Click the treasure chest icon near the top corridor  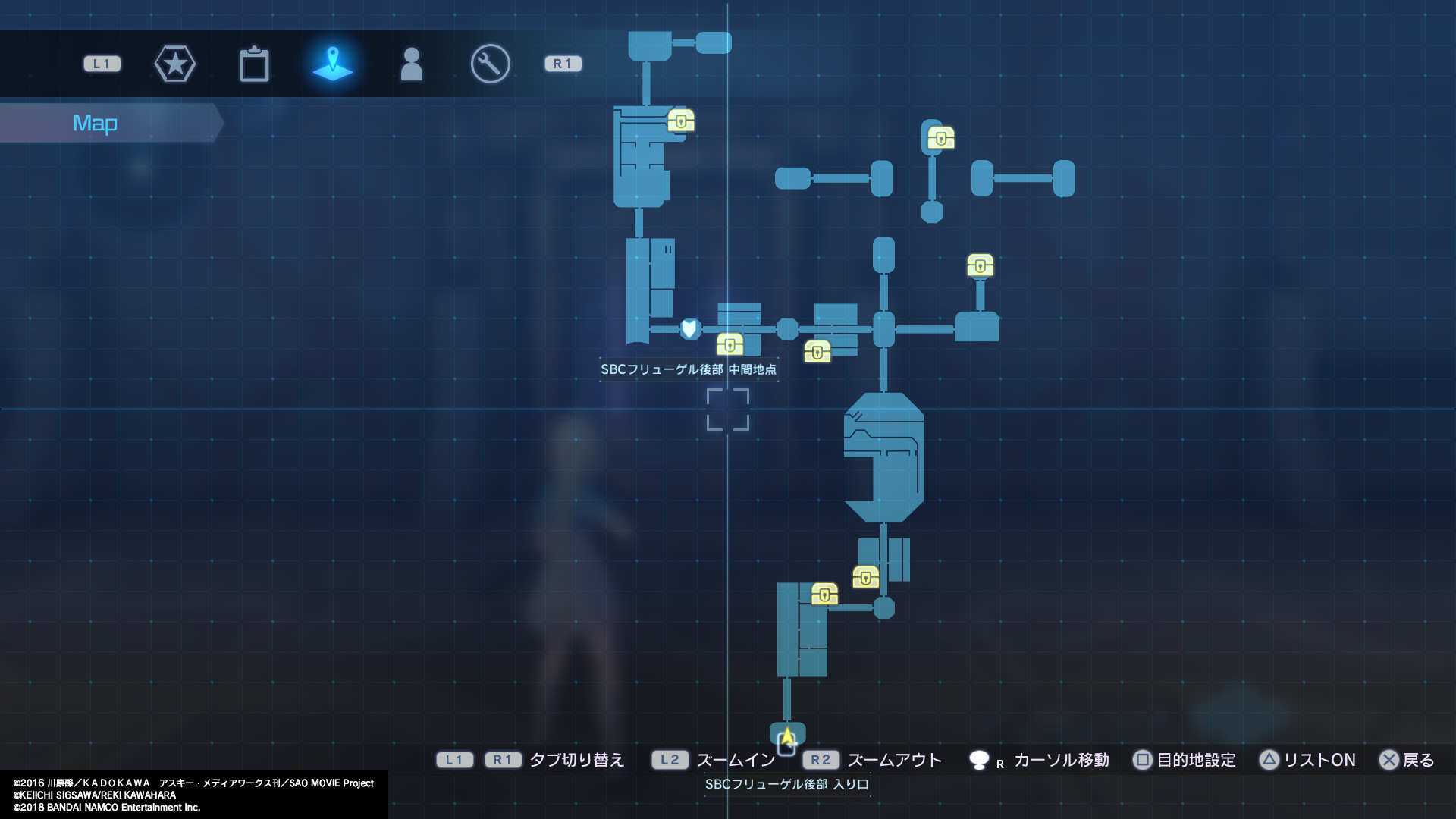(681, 121)
